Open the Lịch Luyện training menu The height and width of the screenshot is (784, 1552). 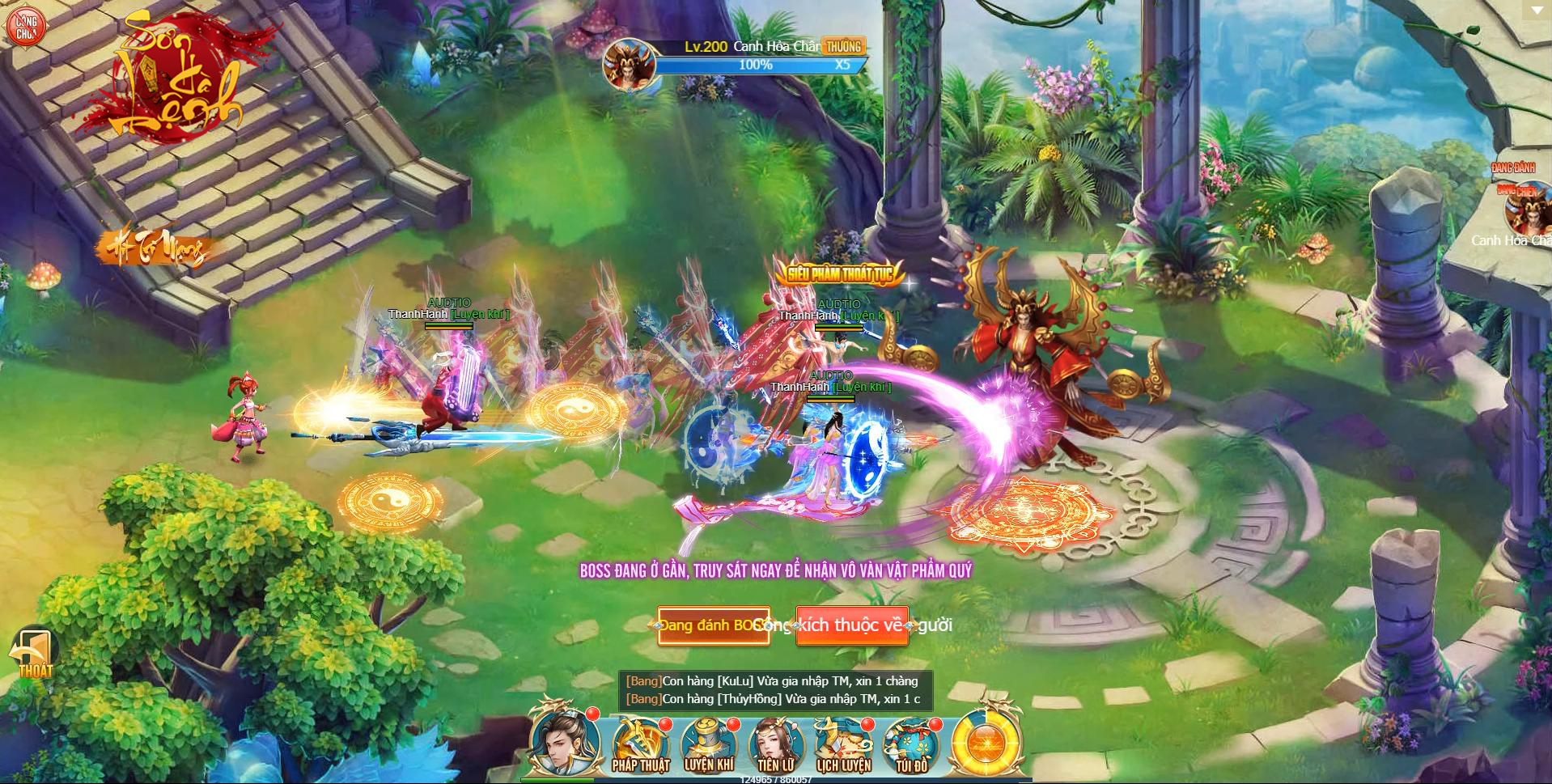[x=843, y=745]
